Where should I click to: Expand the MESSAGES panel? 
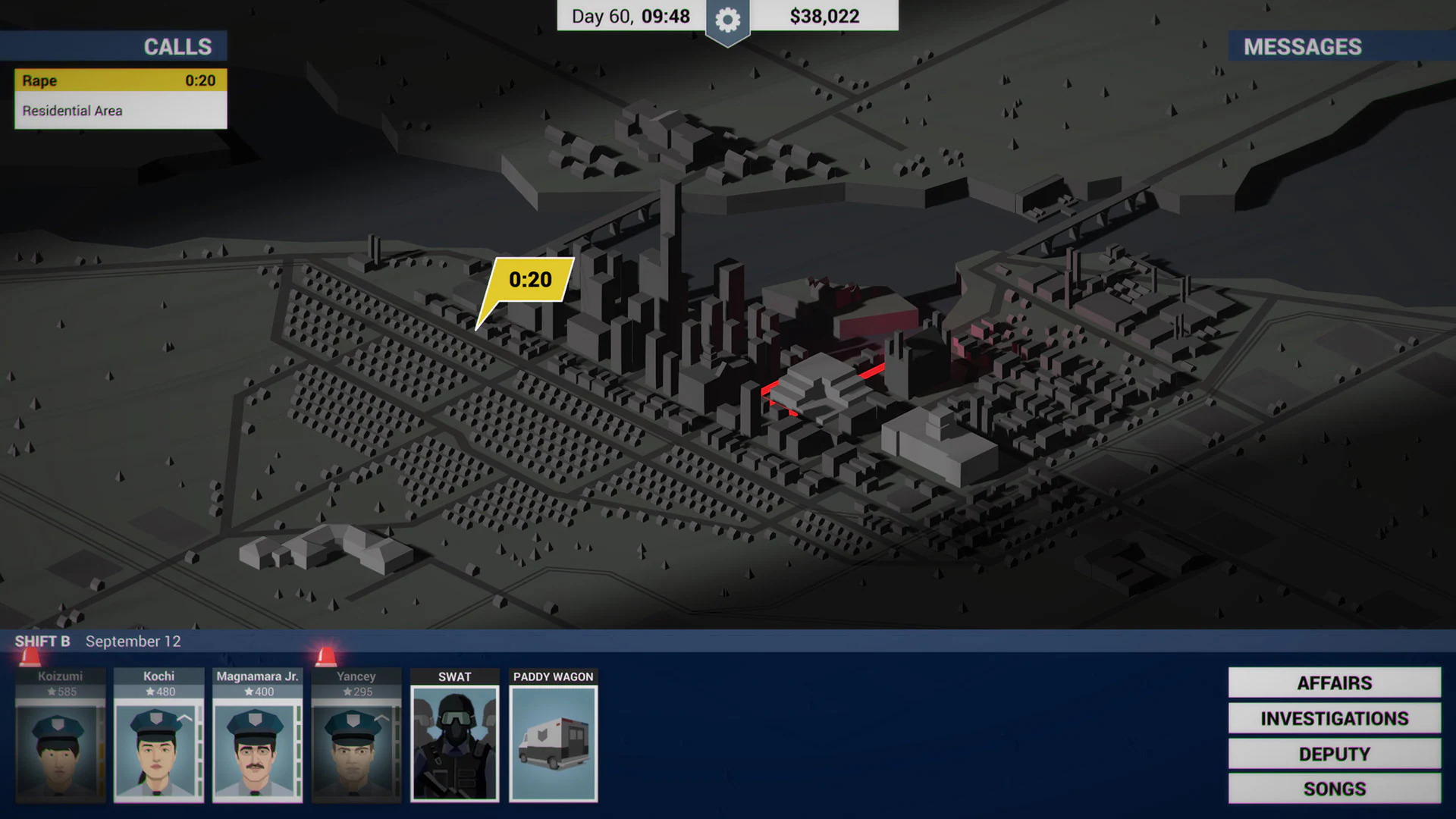coord(1301,46)
